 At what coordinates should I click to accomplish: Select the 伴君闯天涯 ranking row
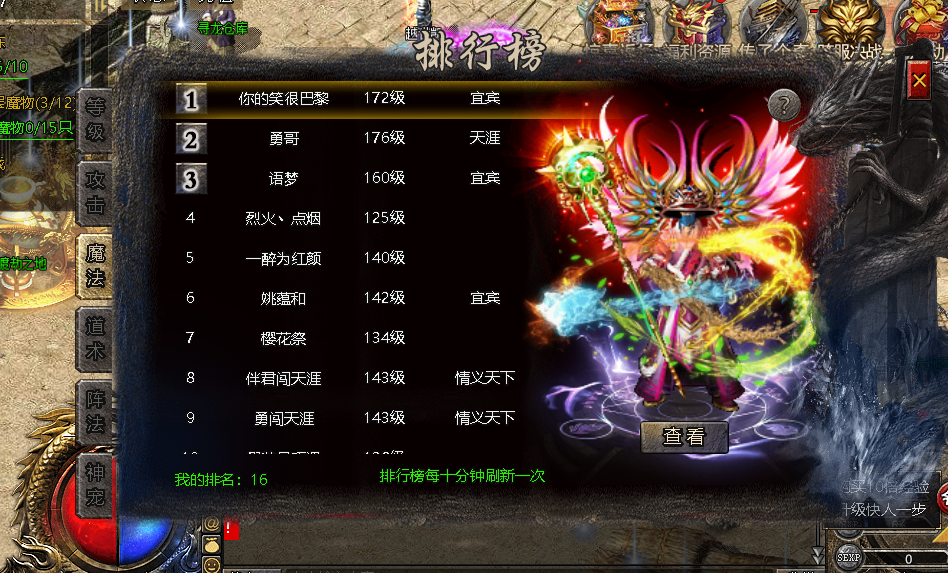[x=284, y=378]
